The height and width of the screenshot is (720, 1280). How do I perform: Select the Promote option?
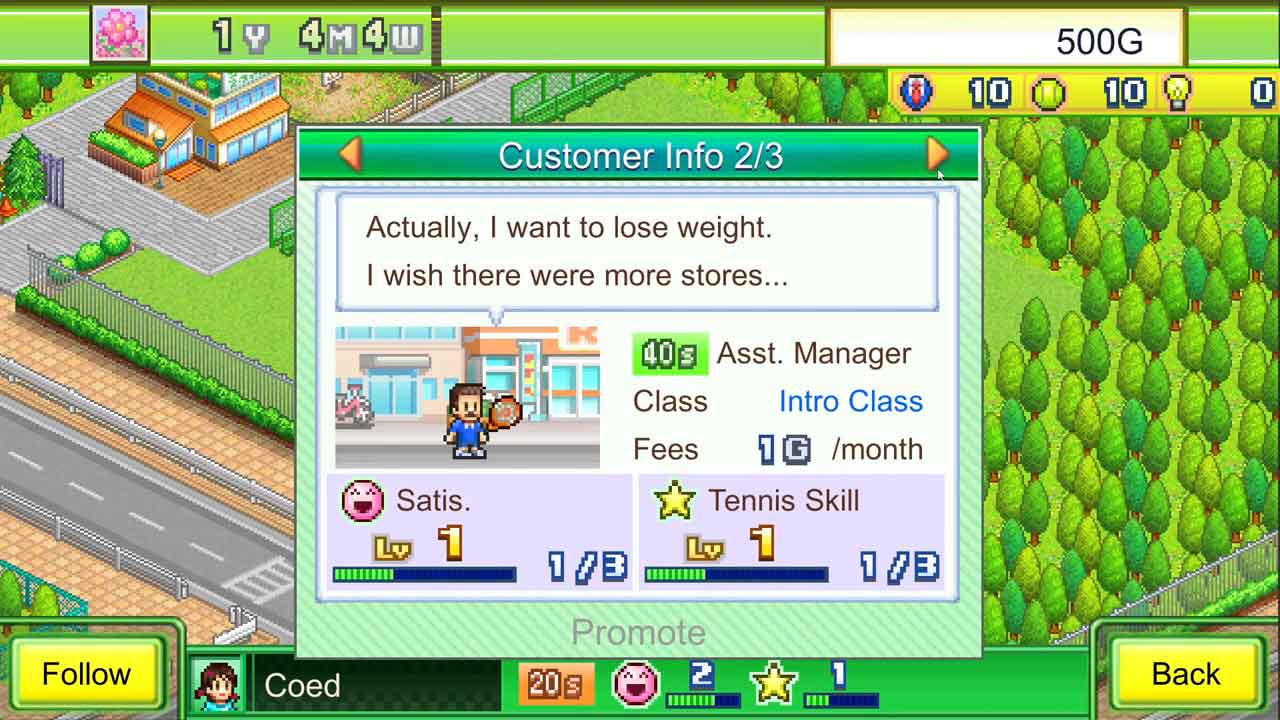click(638, 632)
